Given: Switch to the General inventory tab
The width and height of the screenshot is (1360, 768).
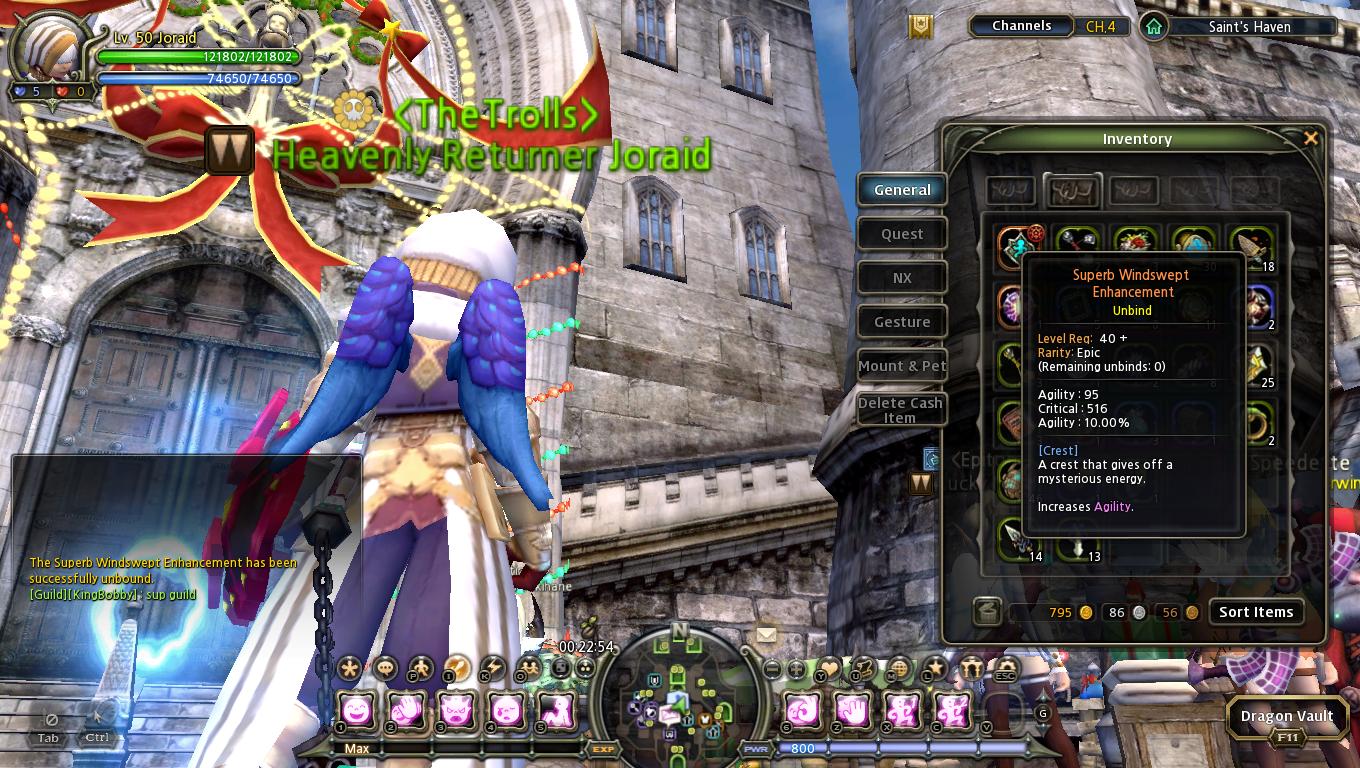Looking at the screenshot, I should (902, 190).
